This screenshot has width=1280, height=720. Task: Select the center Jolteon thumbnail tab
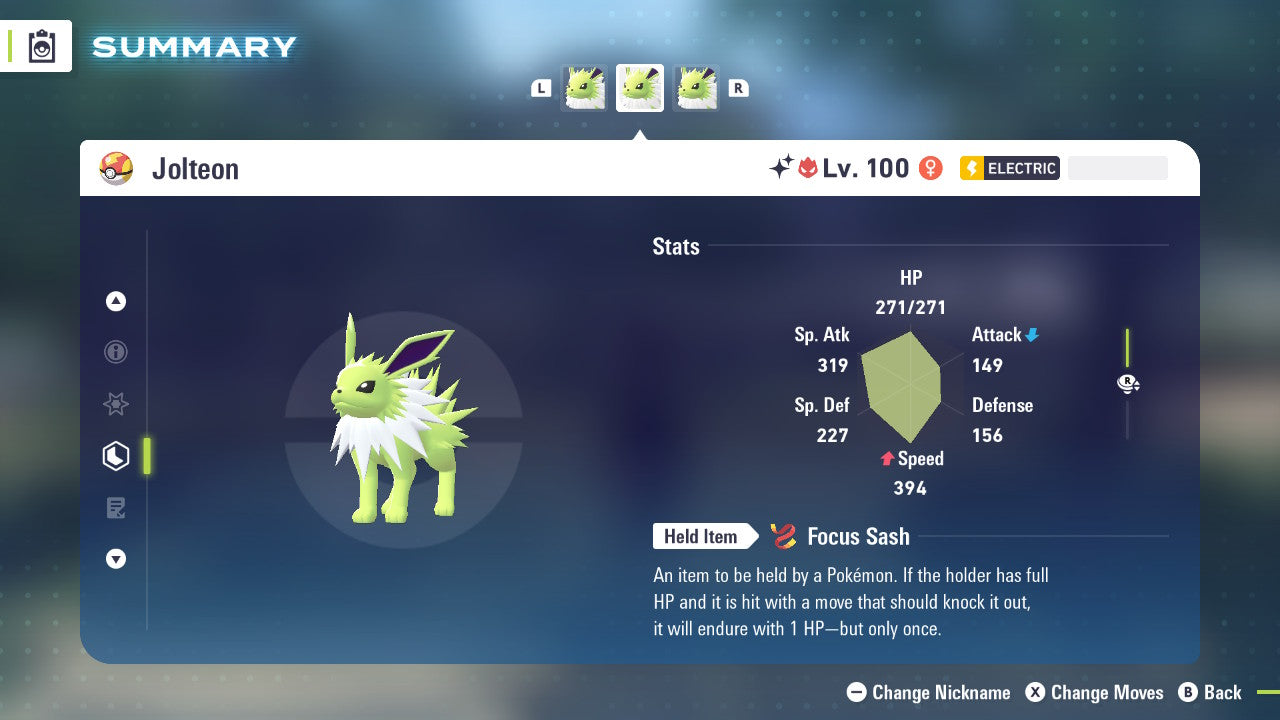[640, 88]
